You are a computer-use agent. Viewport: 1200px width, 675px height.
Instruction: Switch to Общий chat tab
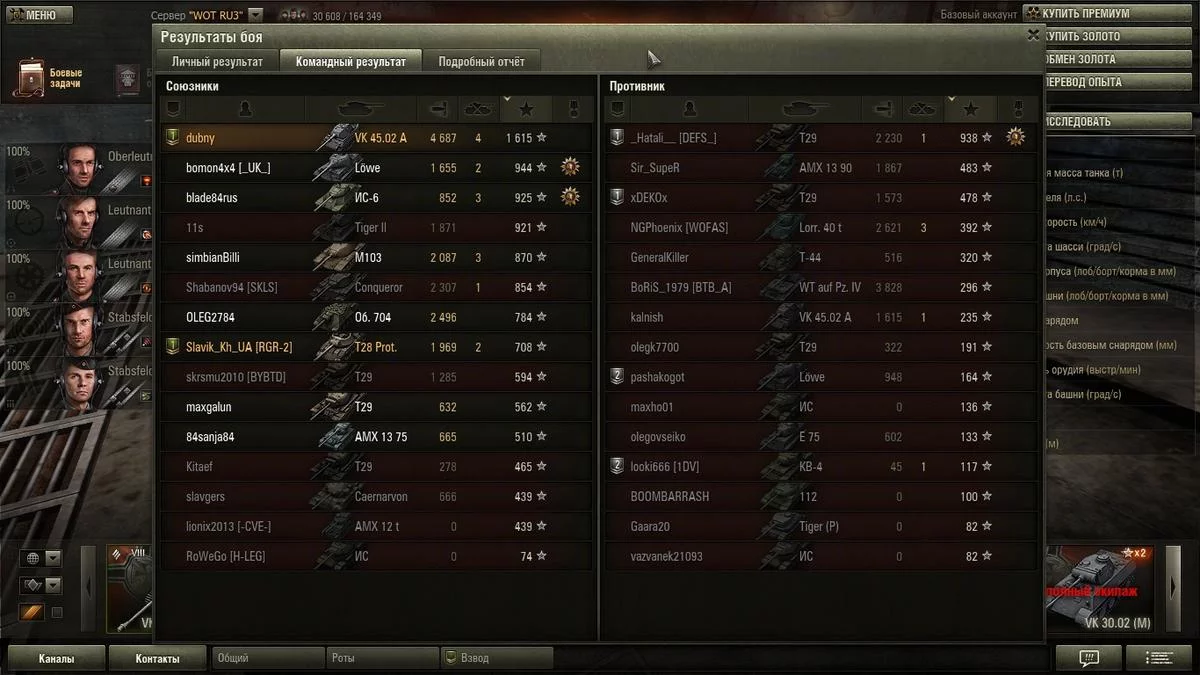(268, 659)
